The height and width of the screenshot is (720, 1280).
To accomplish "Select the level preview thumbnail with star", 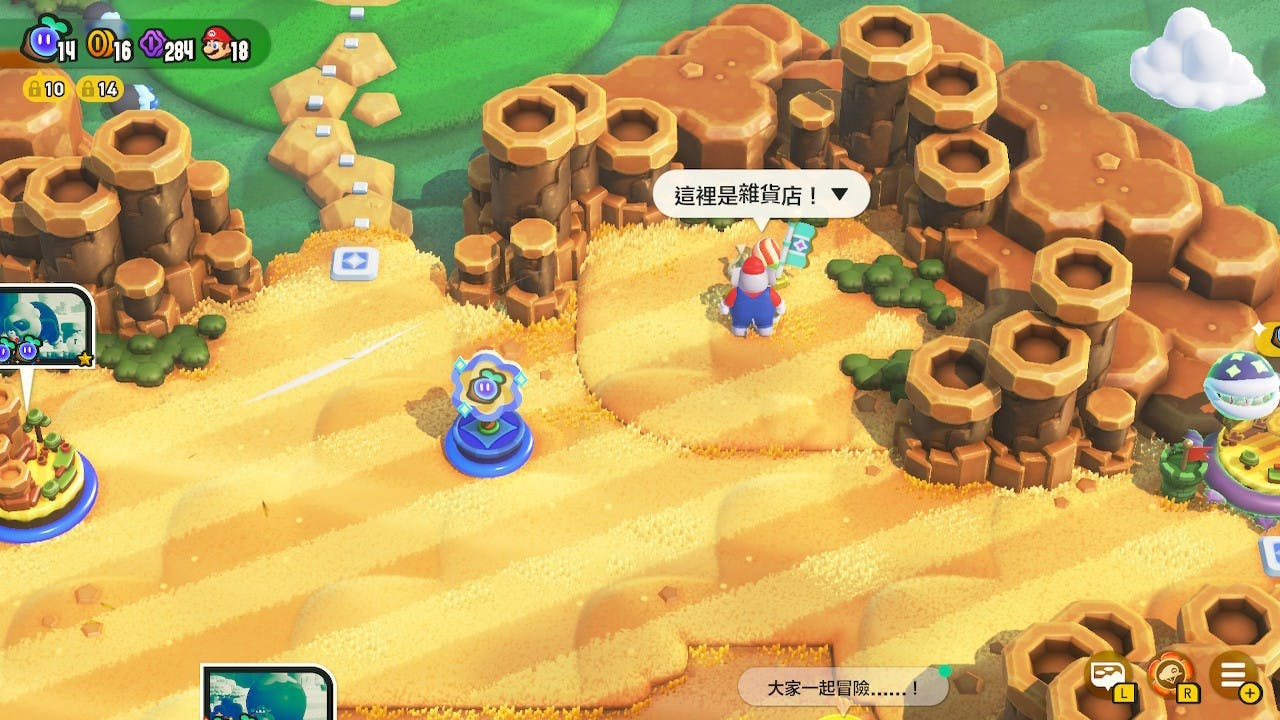I will pos(45,327).
